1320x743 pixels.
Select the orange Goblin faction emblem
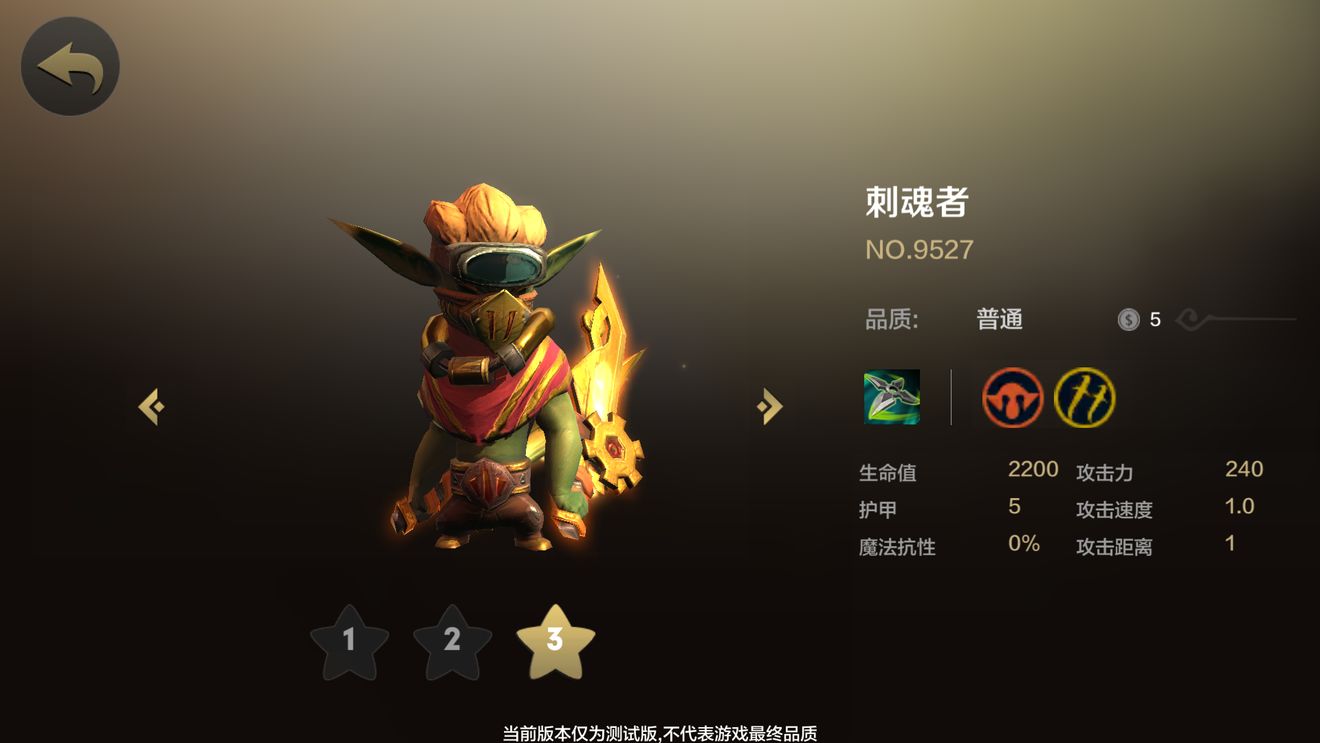[1012, 399]
